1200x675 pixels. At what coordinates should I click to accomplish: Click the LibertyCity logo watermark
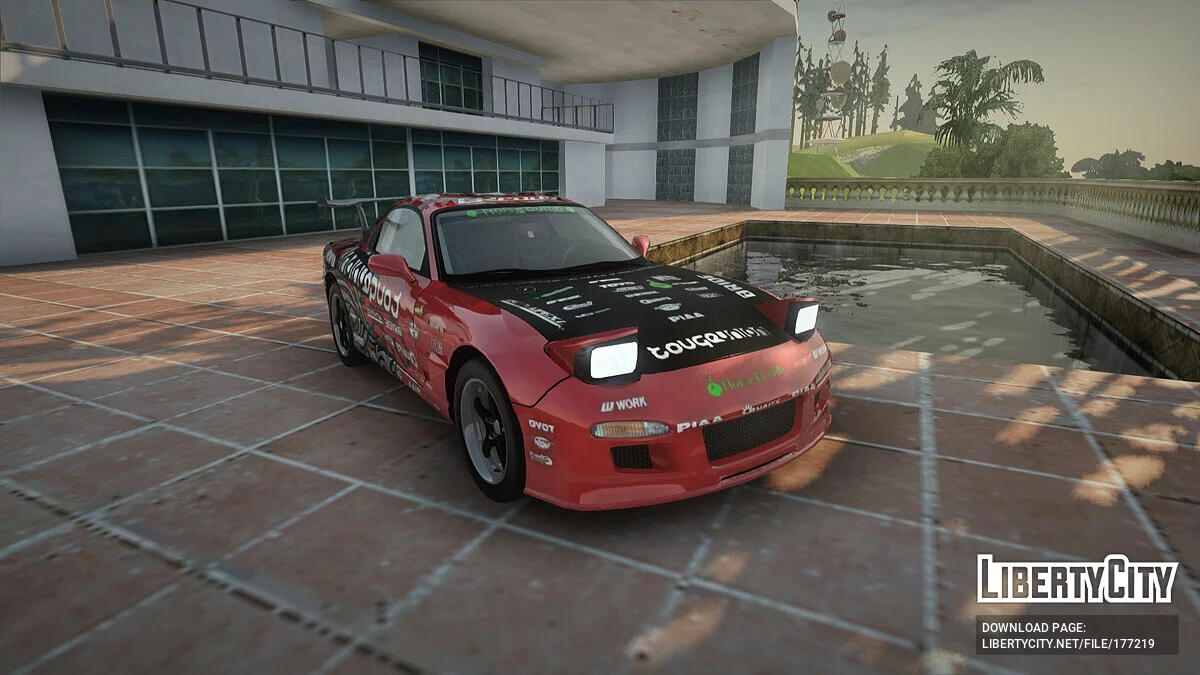pos(1077,579)
